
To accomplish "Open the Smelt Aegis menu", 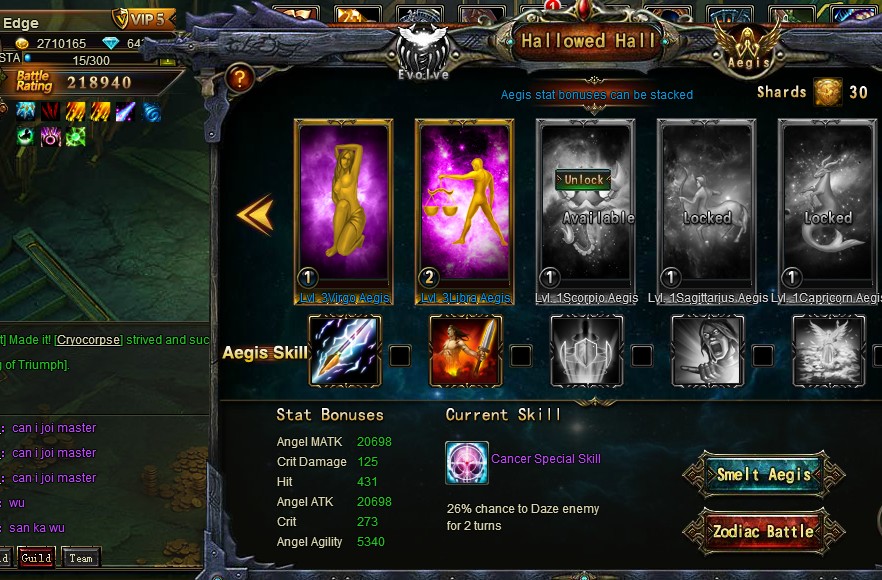I will pos(763,475).
